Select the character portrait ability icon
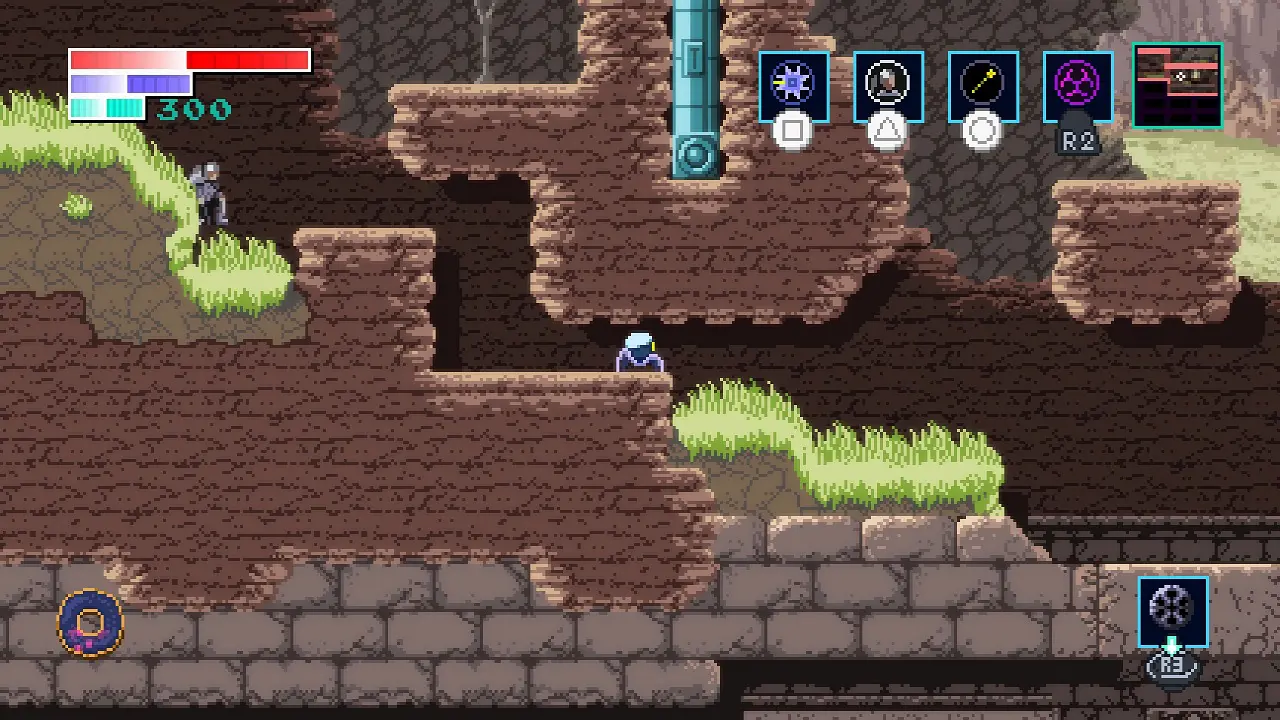This screenshot has height=720, width=1280. click(888, 86)
